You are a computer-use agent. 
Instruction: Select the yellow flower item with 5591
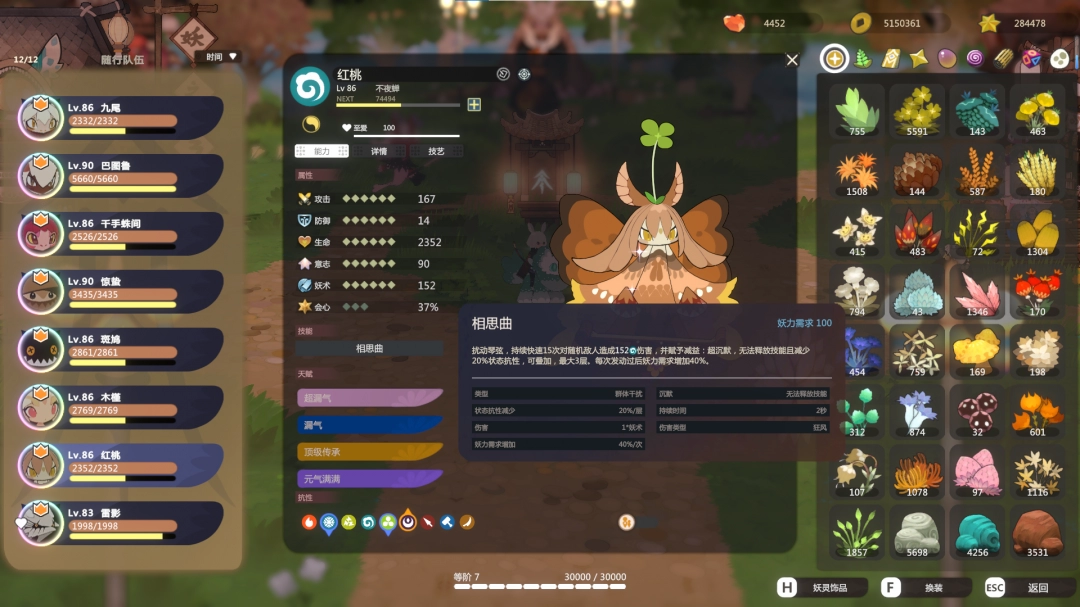pyautogui.click(x=917, y=109)
